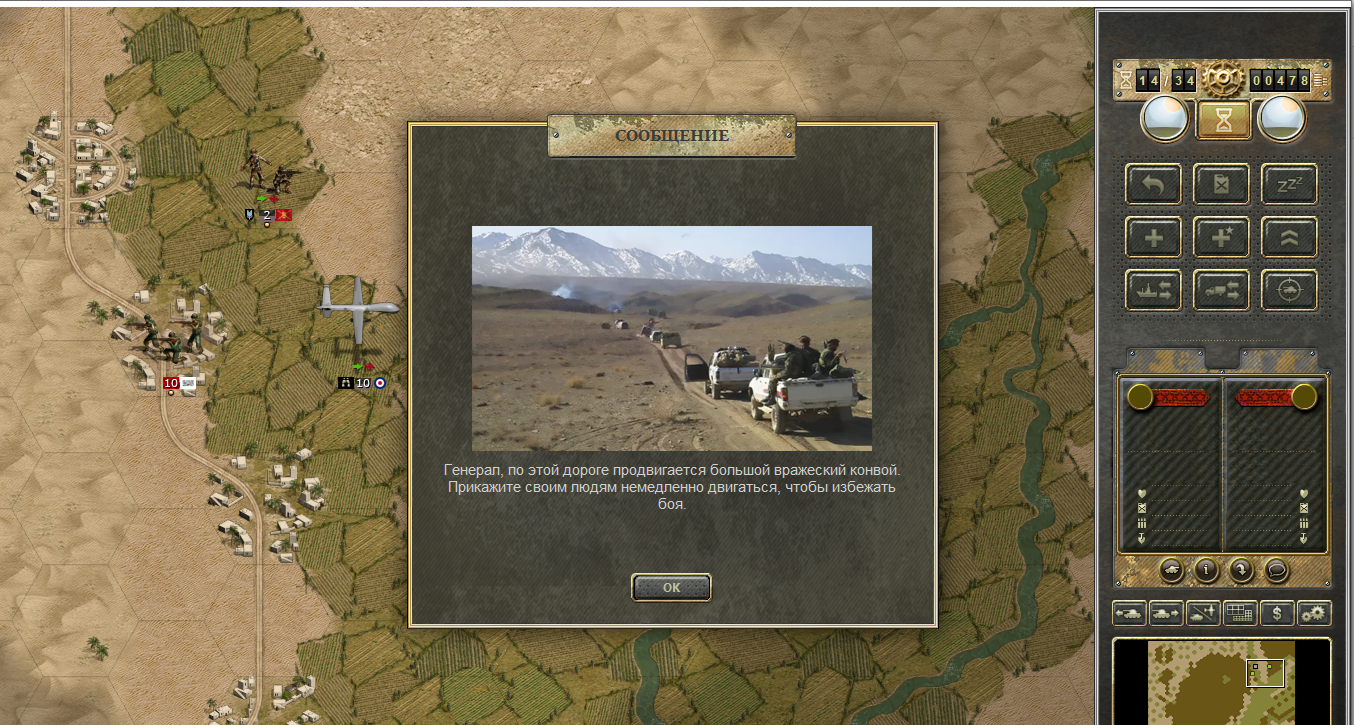Click the plus-with-star elite reinforcement button
Screen dimensions: 1354x725
point(1221,238)
